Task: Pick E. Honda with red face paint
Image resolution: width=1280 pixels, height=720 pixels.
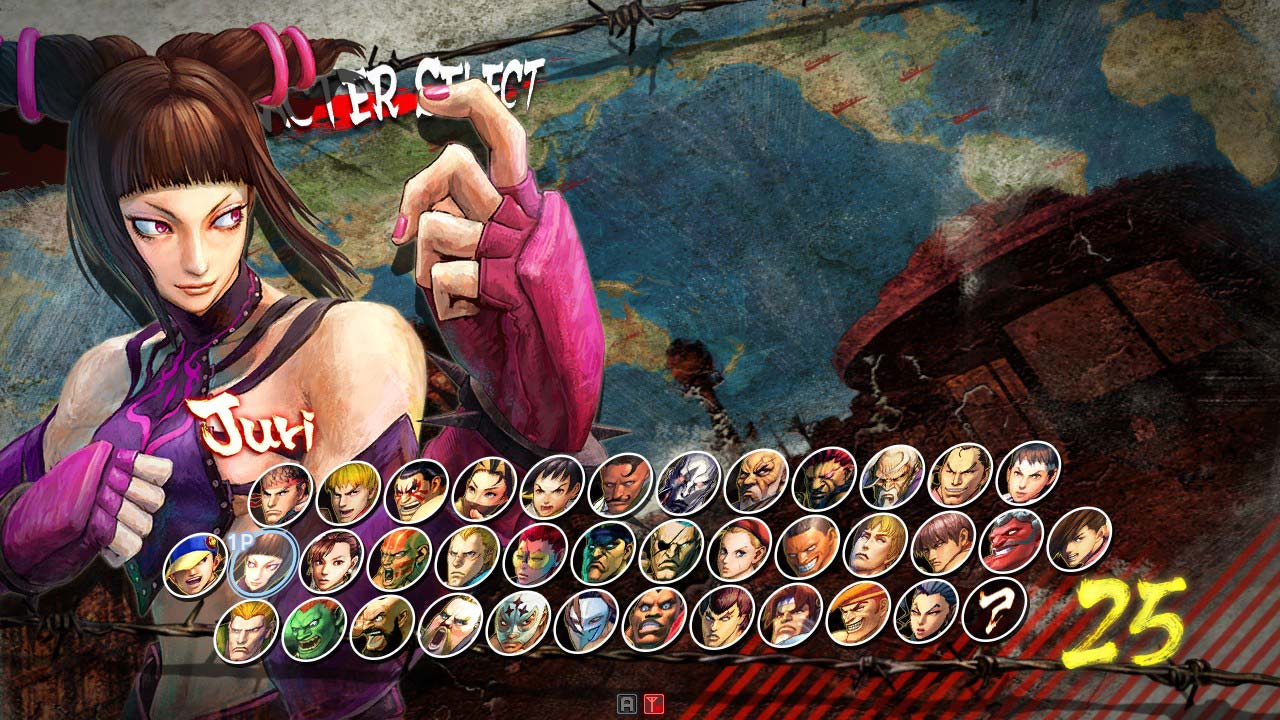Action: (x=416, y=491)
